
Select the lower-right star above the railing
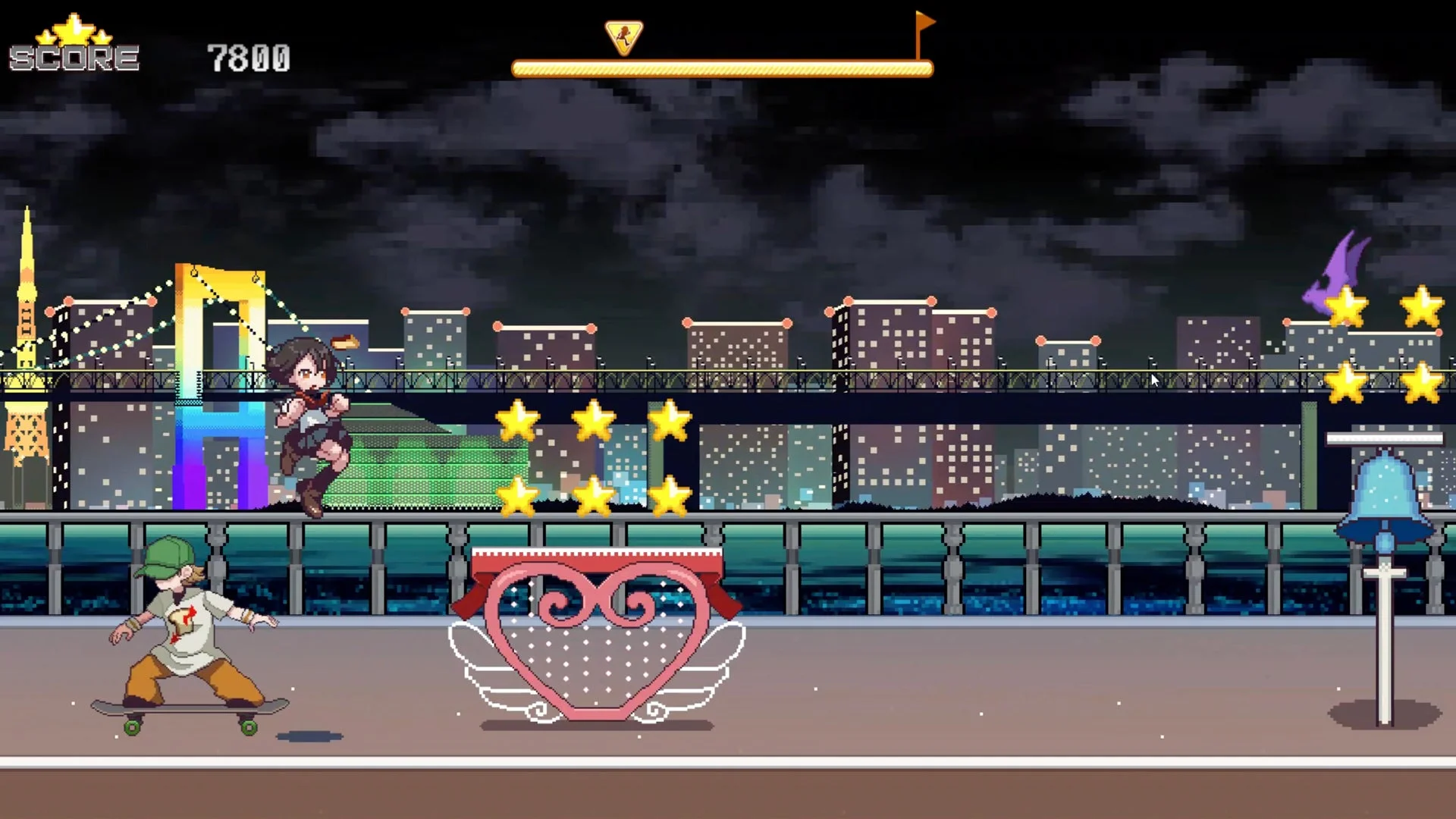pyautogui.click(x=670, y=495)
